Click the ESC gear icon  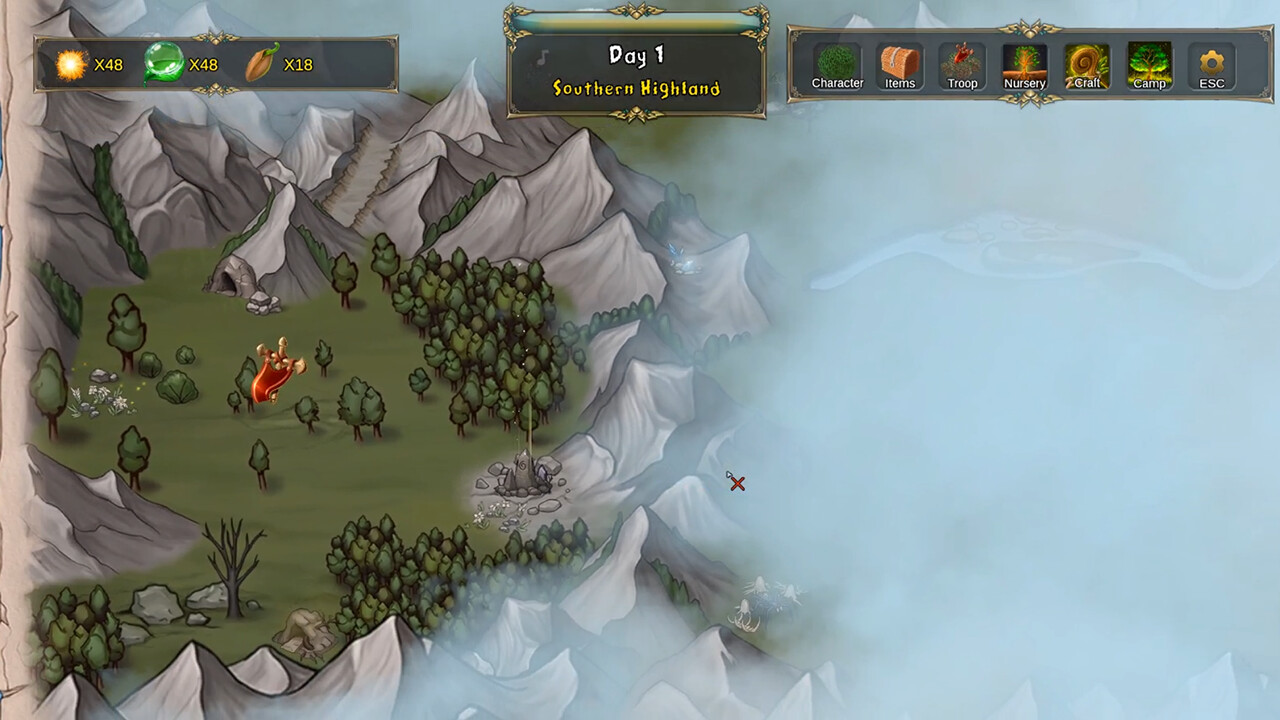[x=1211, y=63]
